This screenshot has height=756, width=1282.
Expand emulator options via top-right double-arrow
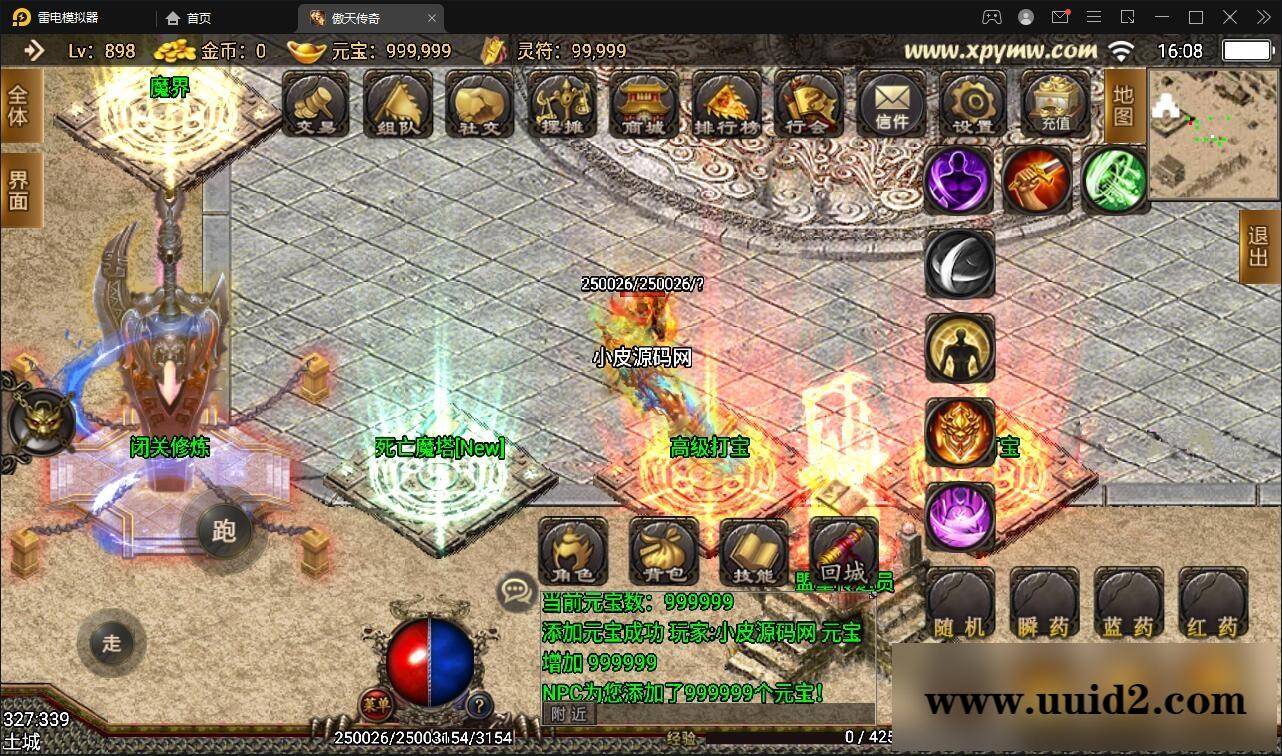tap(1262, 17)
